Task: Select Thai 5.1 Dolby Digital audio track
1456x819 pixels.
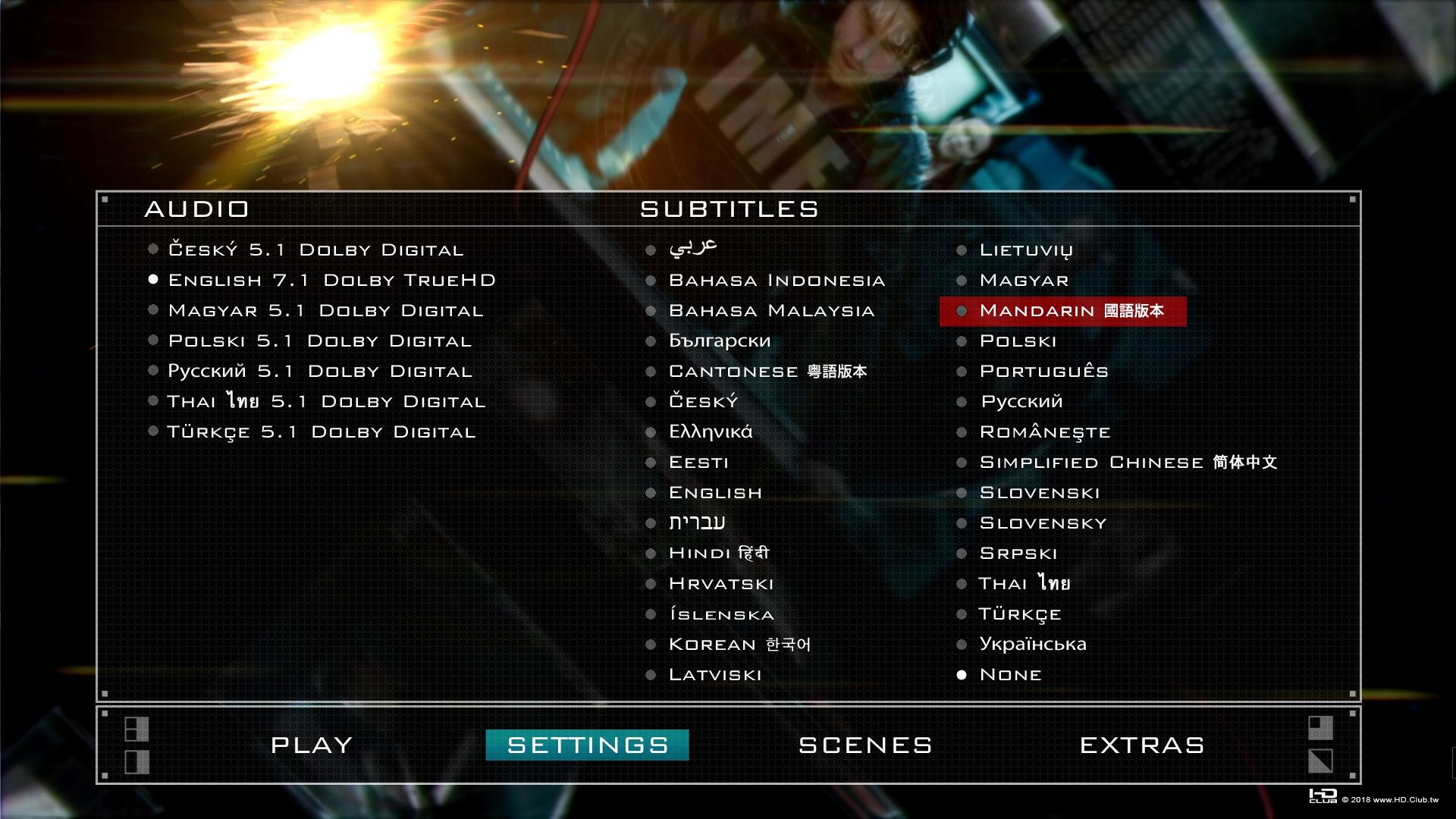Action: [327, 401]
